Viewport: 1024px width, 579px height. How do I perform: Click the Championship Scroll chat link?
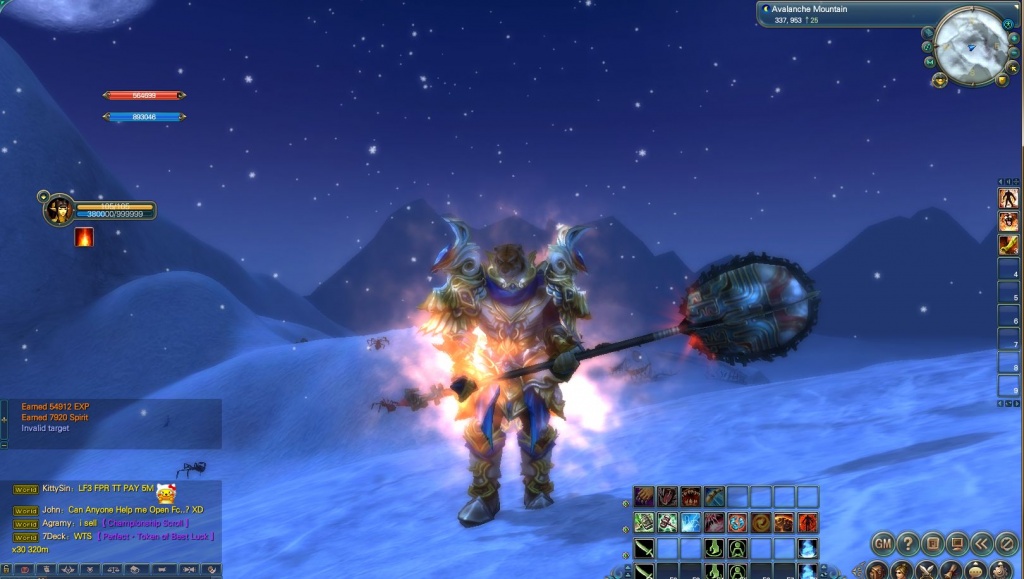point(145,523)
